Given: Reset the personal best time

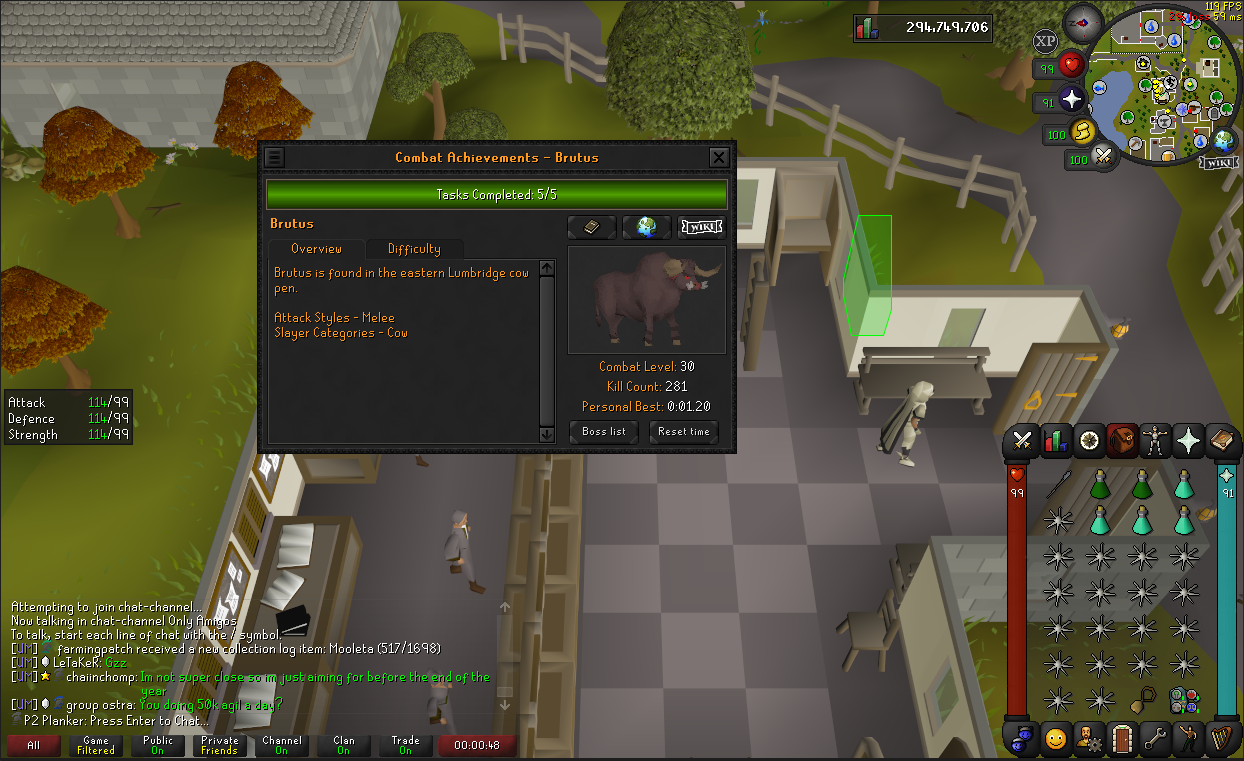Looking at the screenshot, I should [x=684, y=432].
